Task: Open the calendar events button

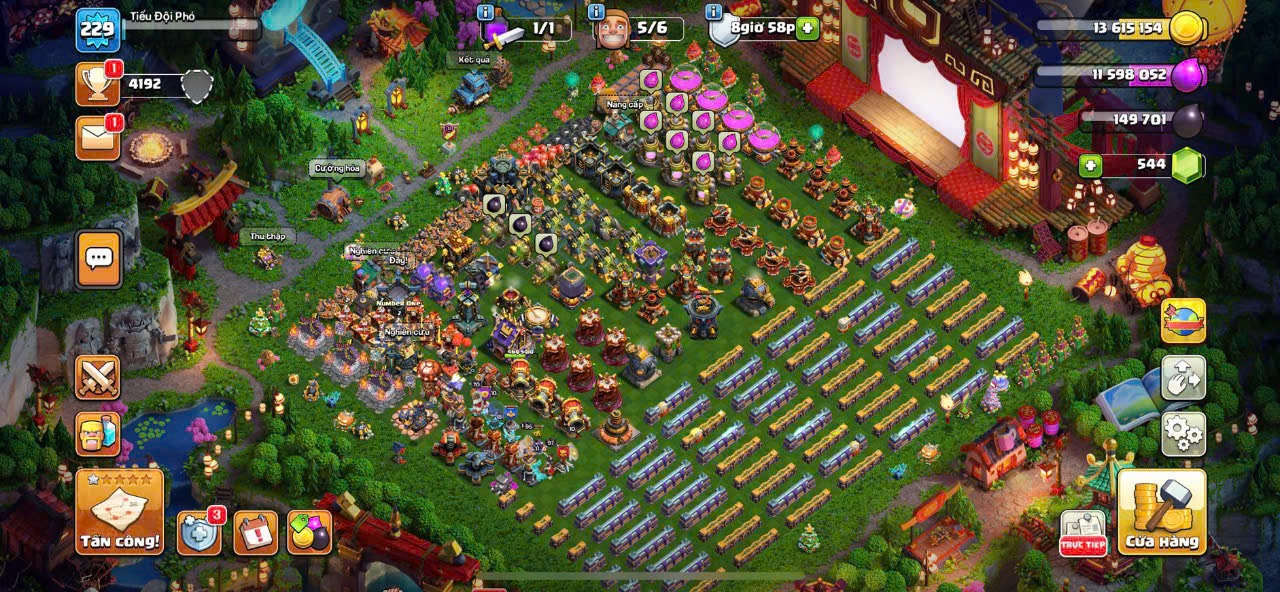Action: [x=256, y=532]
